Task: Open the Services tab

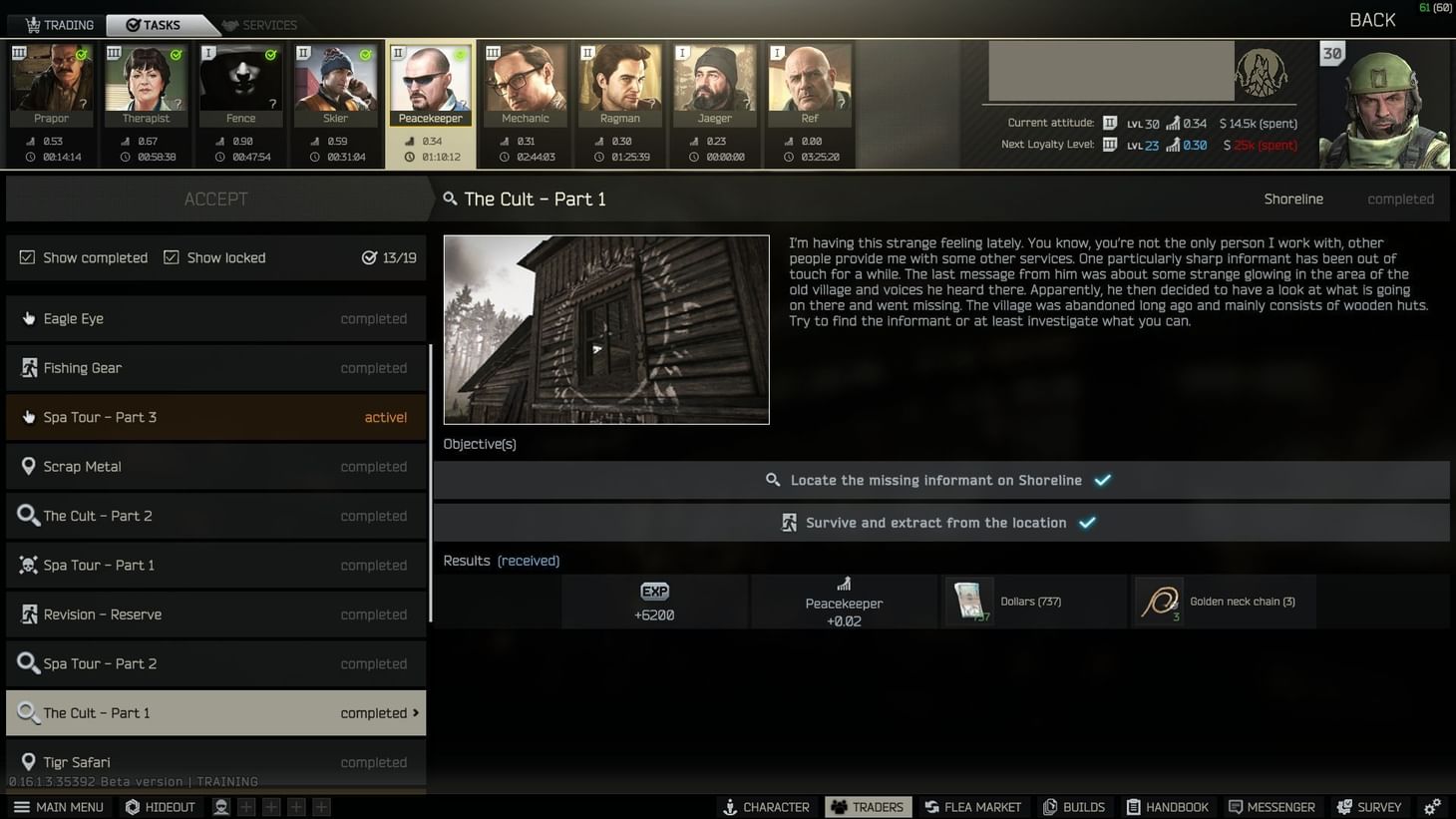Action: (x=259, y=24)
